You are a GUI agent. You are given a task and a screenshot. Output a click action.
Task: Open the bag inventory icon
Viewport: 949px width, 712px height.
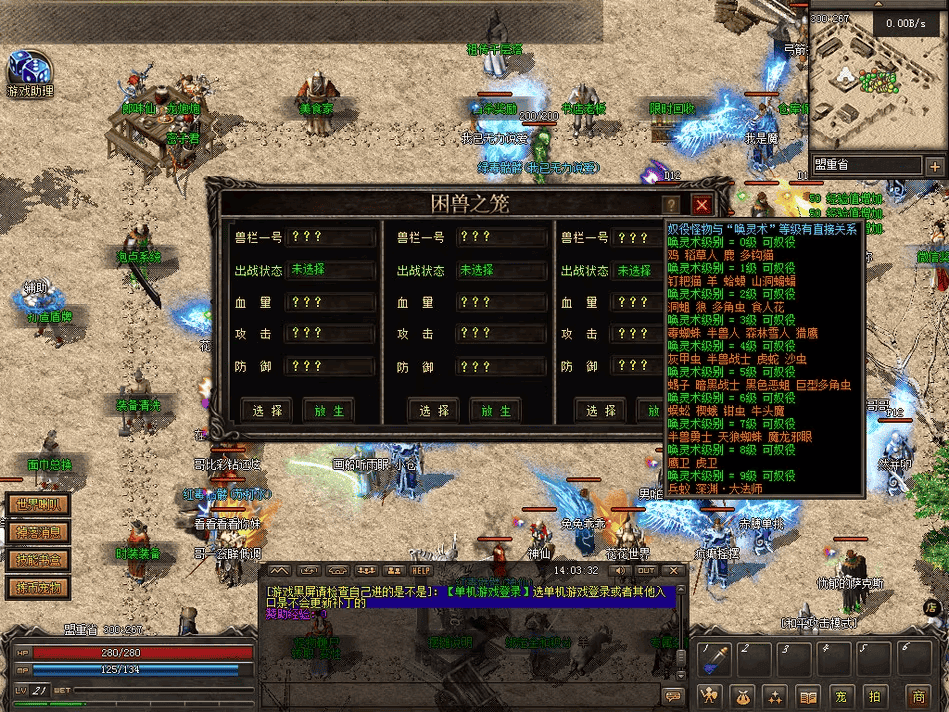(x=741, y=695)
